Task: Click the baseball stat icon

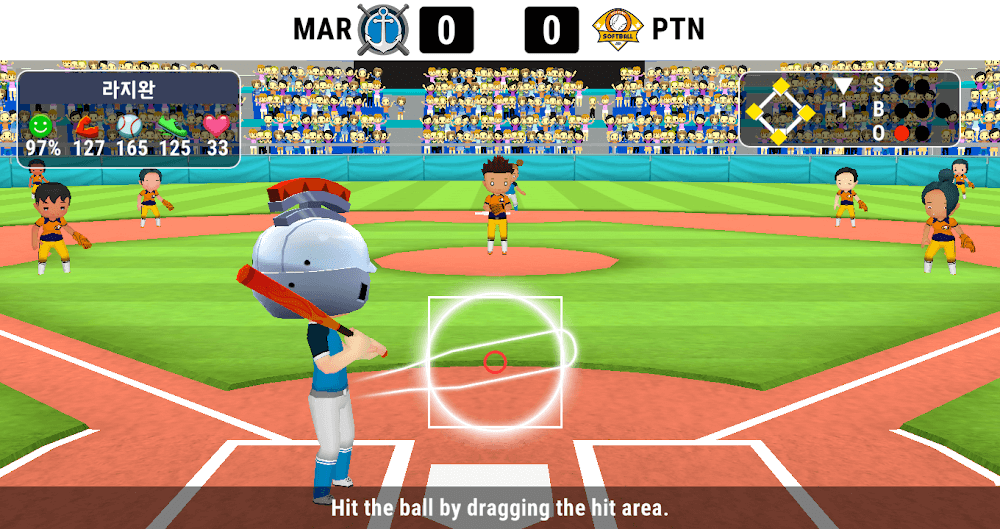Action: click(131, 126)
